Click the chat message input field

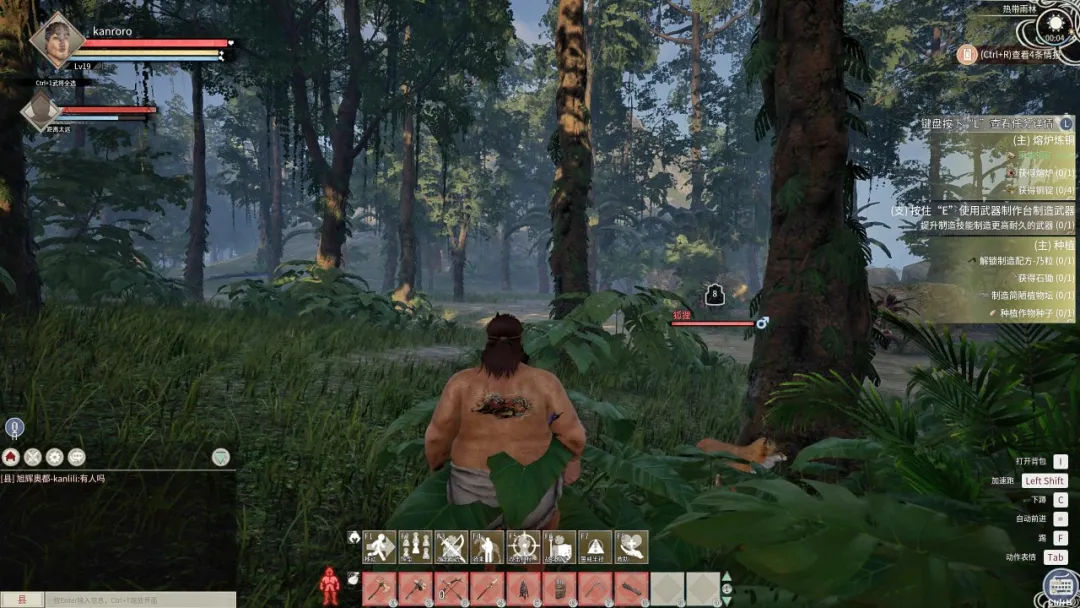pyautogui.click(x=140, y=600)
